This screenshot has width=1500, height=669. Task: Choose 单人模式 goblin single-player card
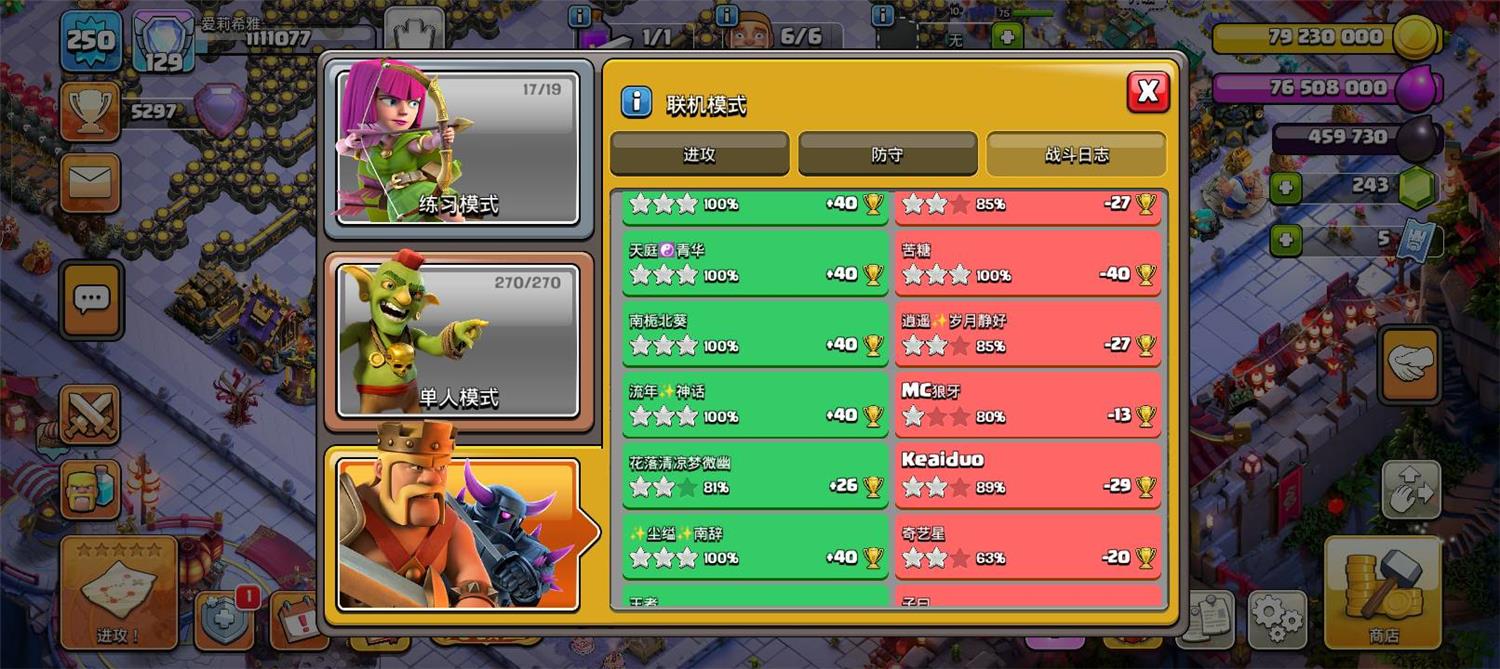458,340
